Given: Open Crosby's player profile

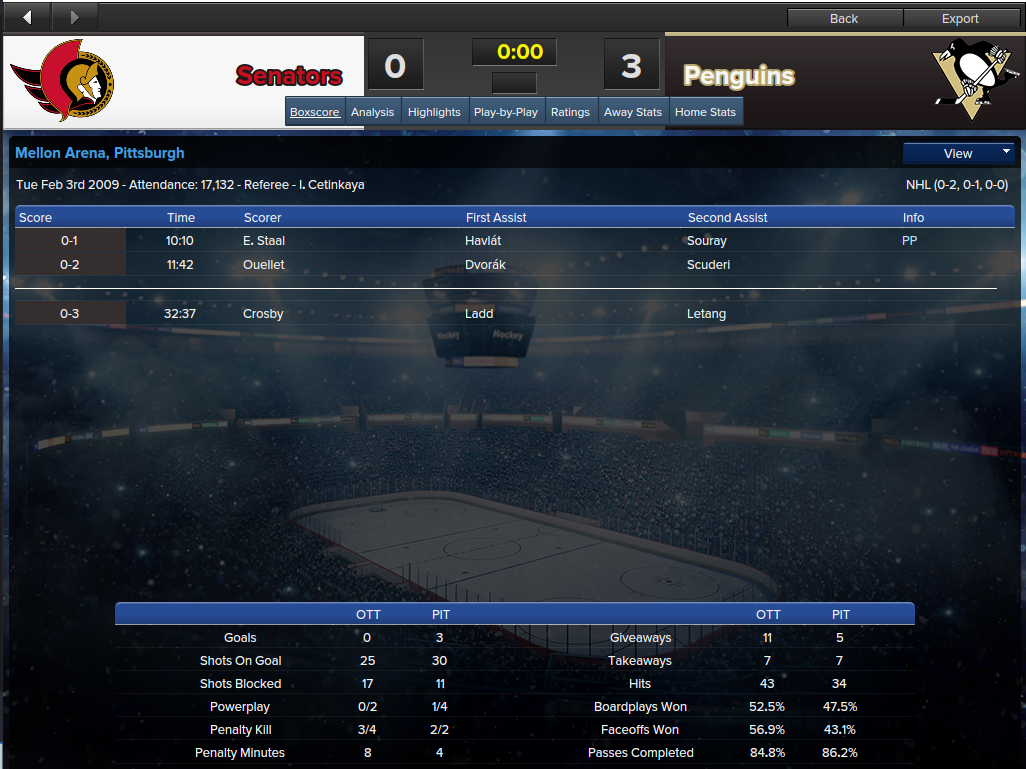Looking at the screenshot, I should coord(263,314).
